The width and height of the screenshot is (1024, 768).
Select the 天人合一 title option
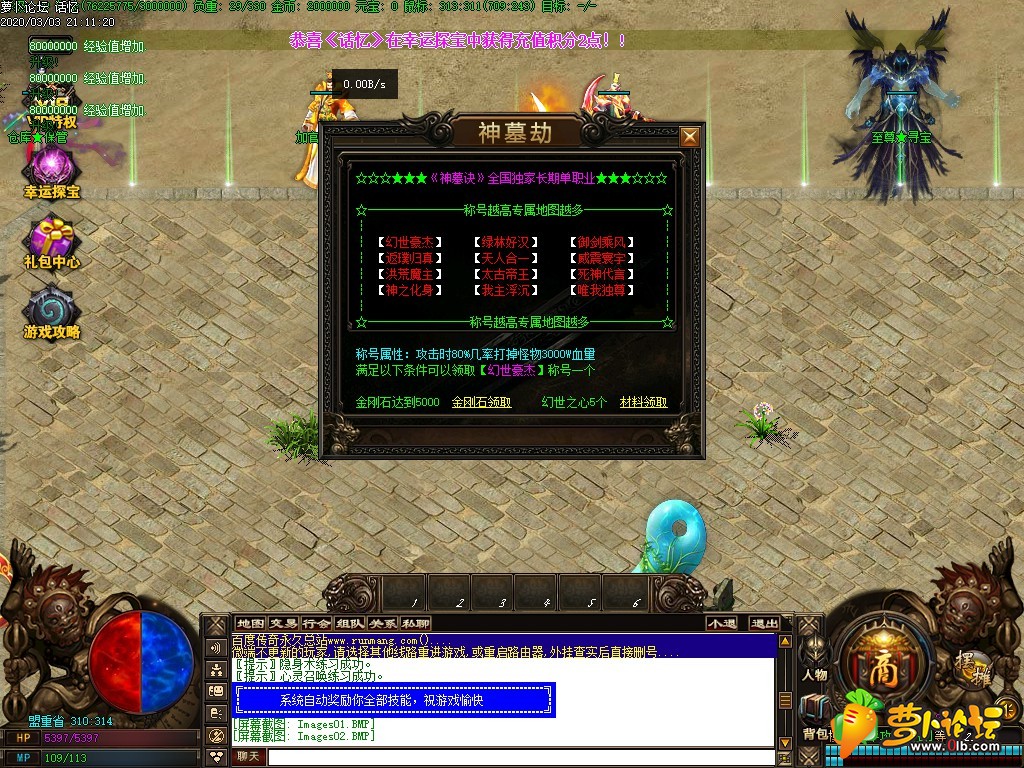coord(506,258)
